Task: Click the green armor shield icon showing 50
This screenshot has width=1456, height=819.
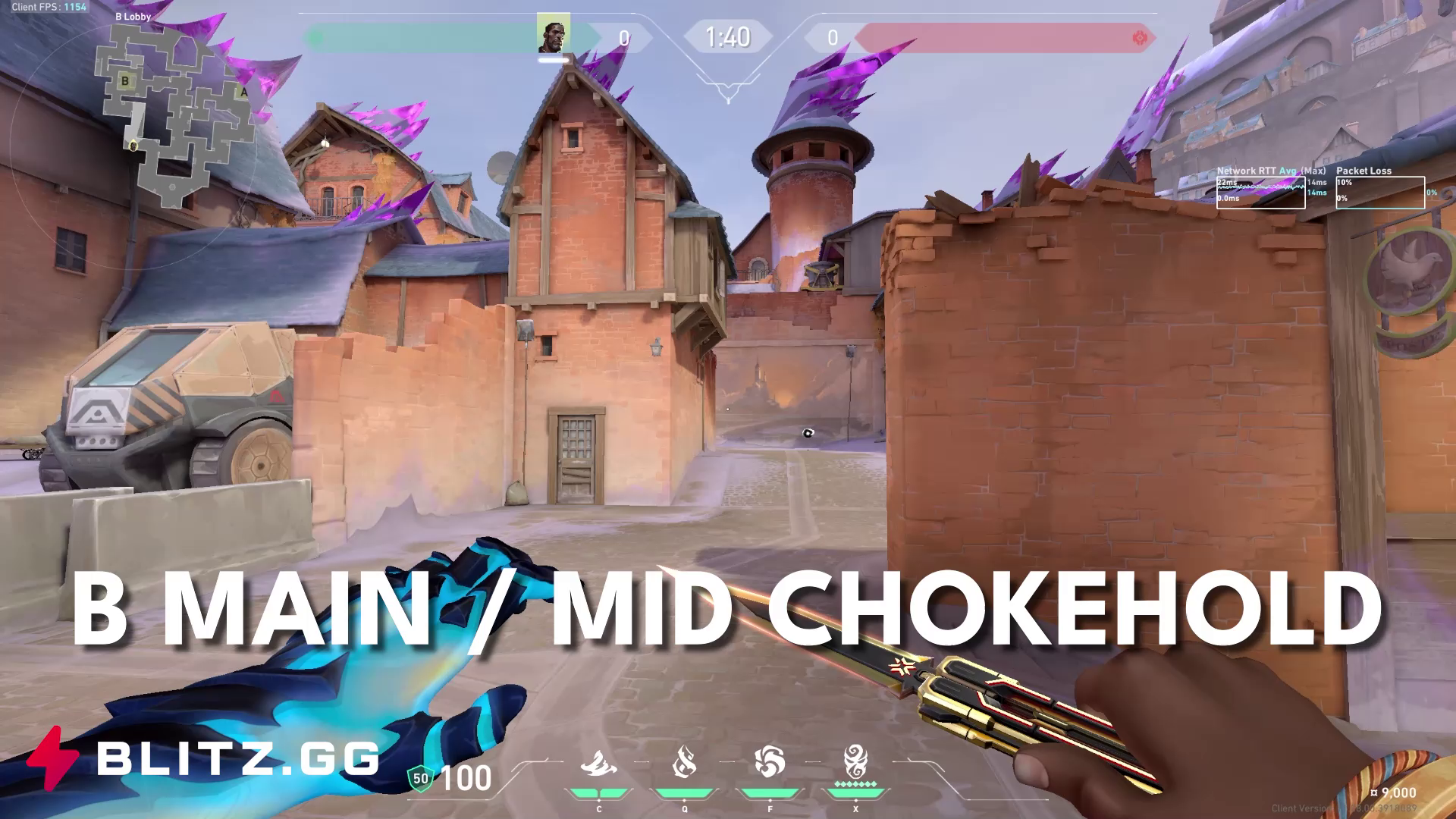Action: [x=420, y=777]
